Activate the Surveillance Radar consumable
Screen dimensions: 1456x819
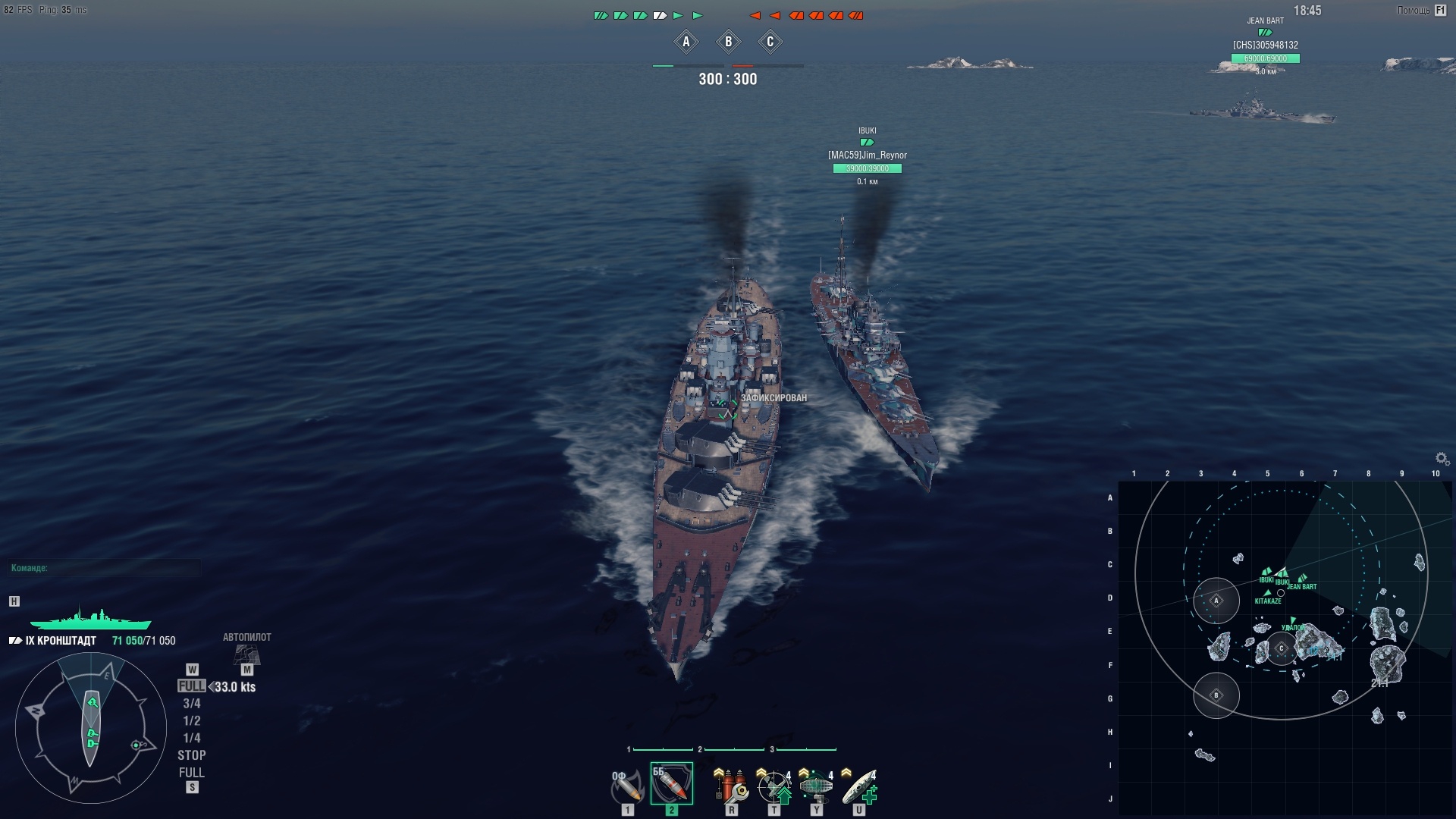(817, 786)
